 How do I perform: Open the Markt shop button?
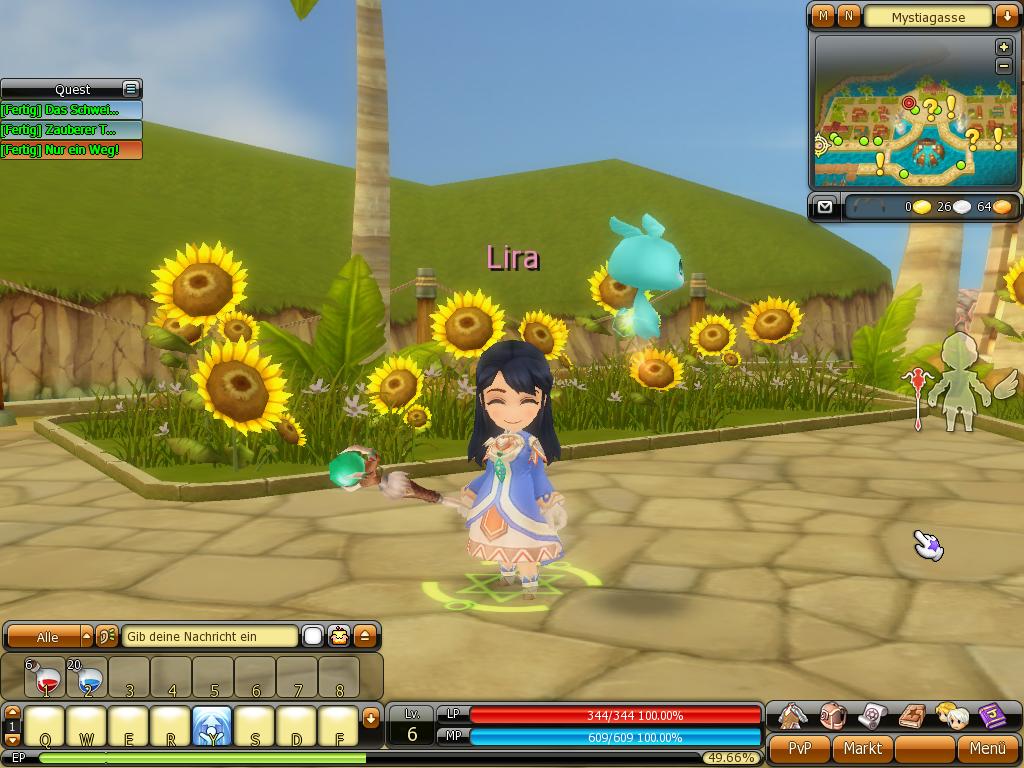862,748
